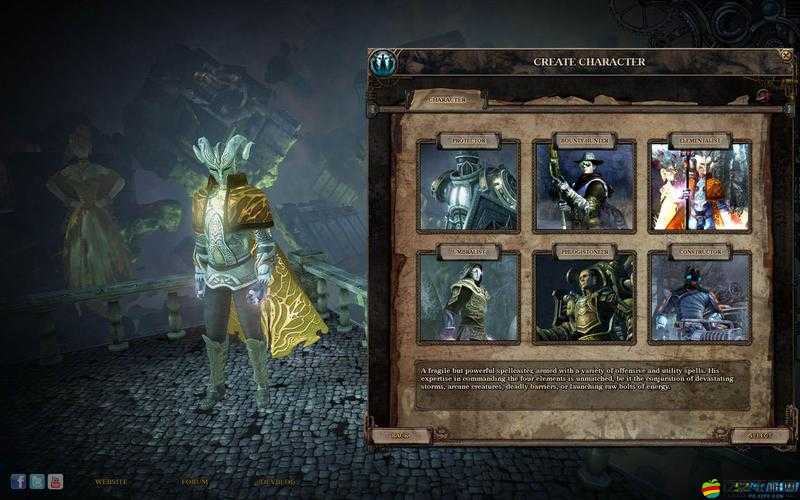
Task: Confirm with the Select button
Action: pos(762,436)
